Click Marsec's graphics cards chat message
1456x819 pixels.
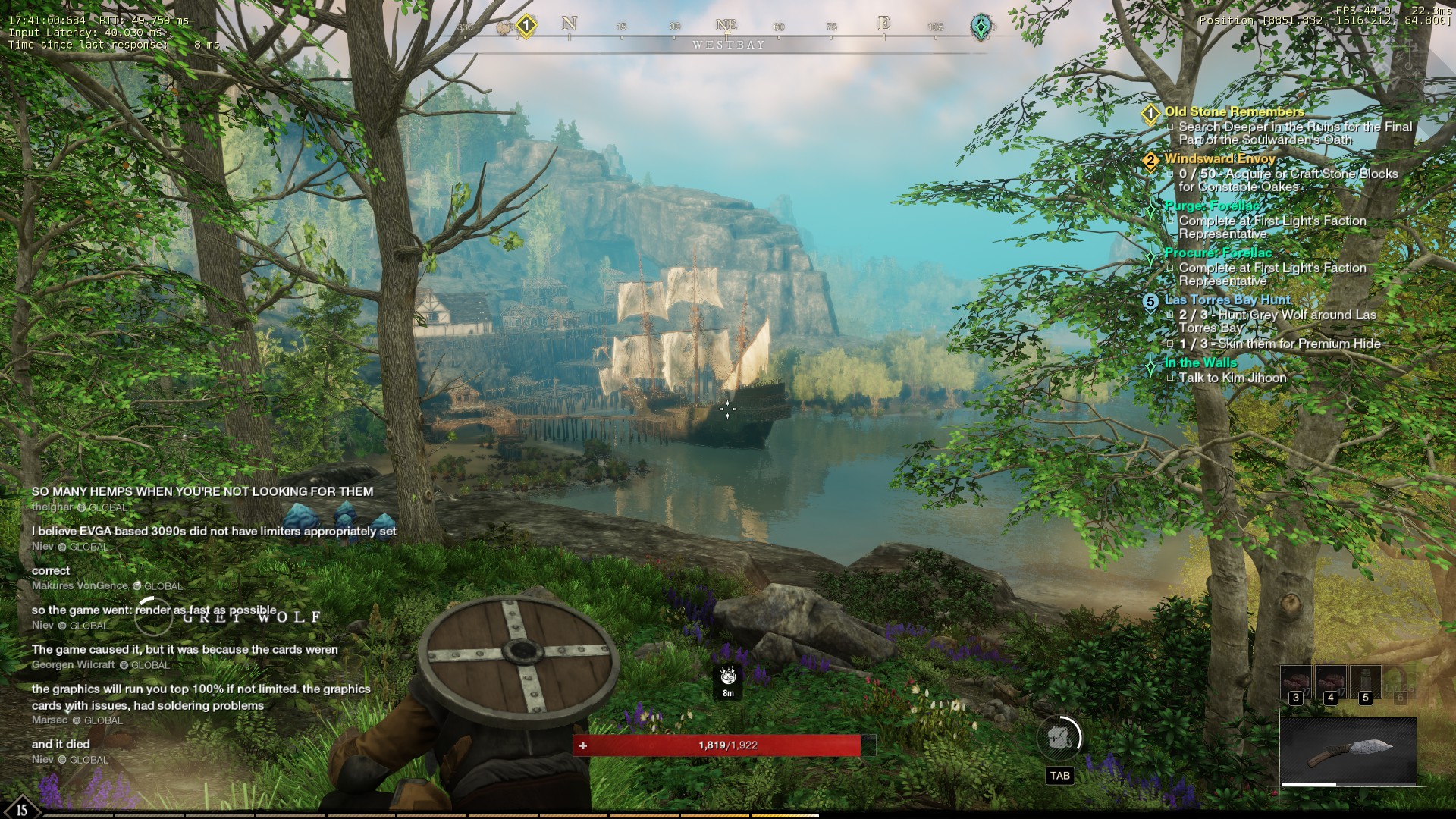click(201, 697)
